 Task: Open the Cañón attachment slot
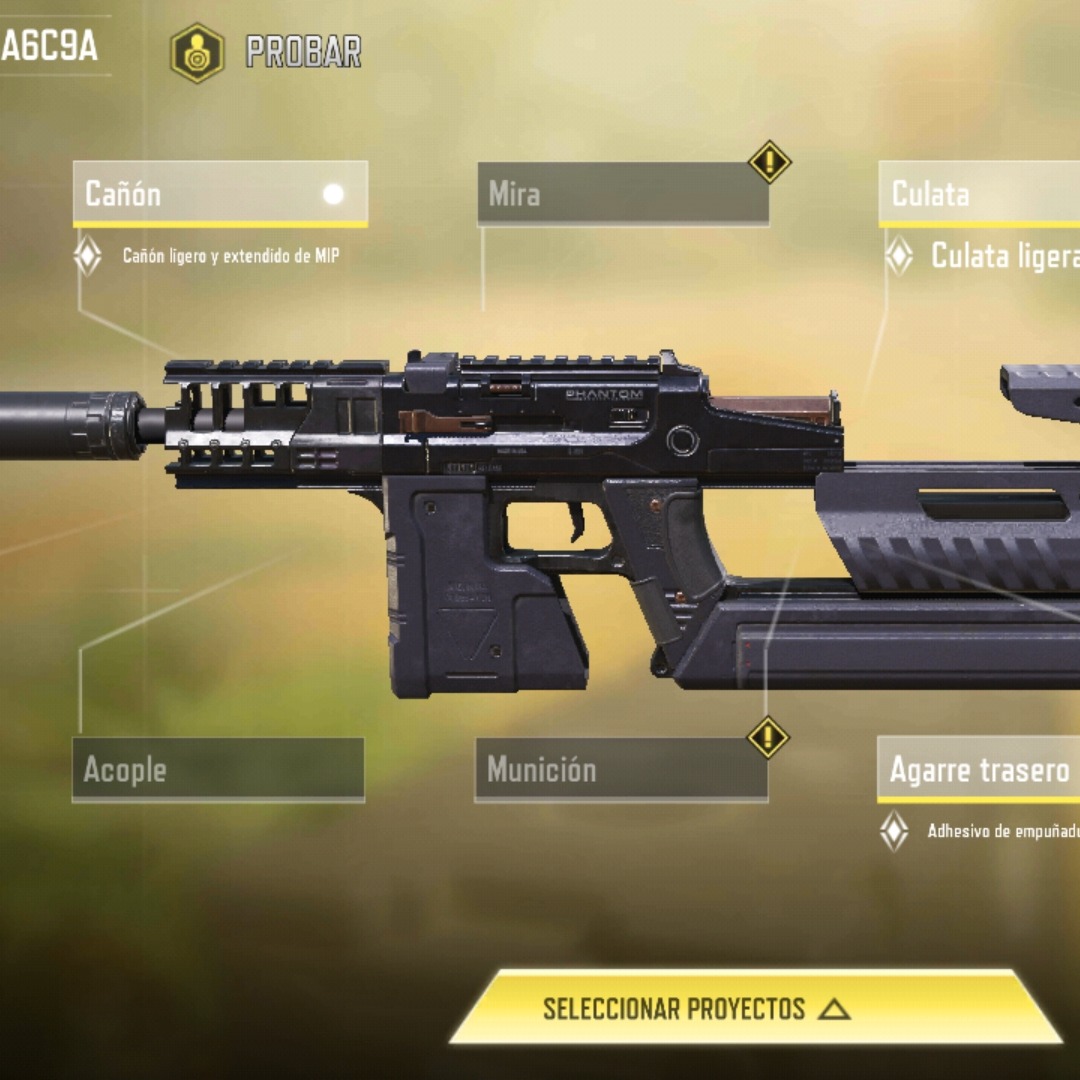tap(220, 193)
